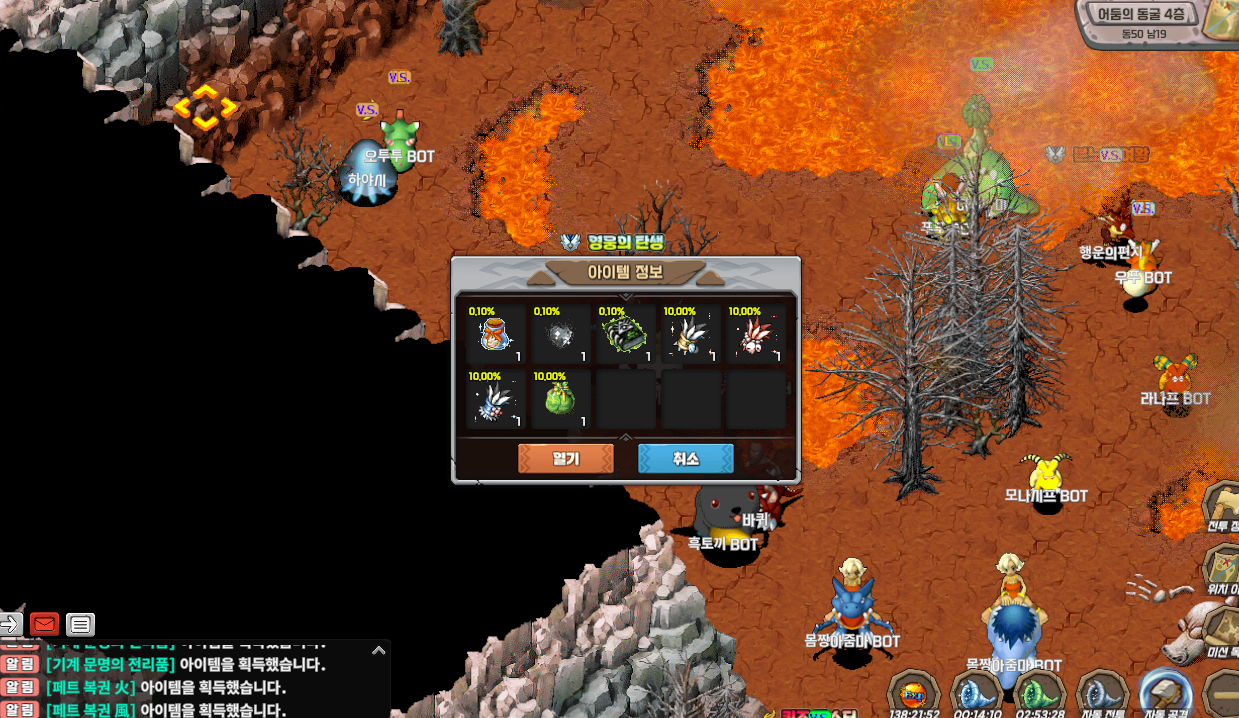Image resolution: width=1239 pixels, height=718 pixels.
Task: Open the 어둠의 동굴 4층 zone label
Action: (x=1140, y=15)
